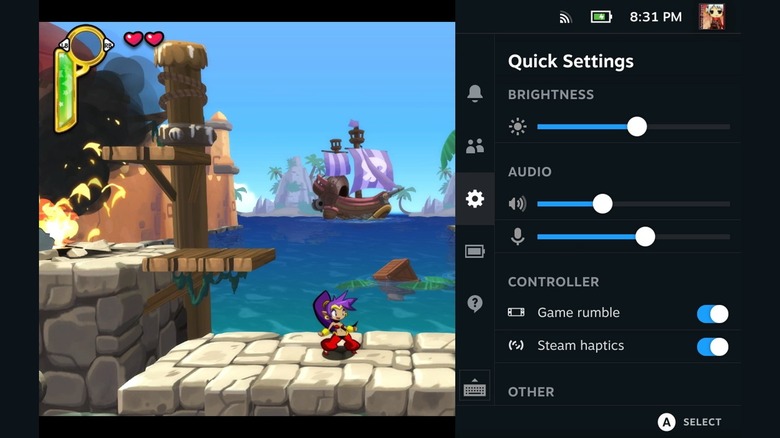This screenshot has height=438, width=780.
Task: Show the question mark help tab
Action: click(475, 304)
